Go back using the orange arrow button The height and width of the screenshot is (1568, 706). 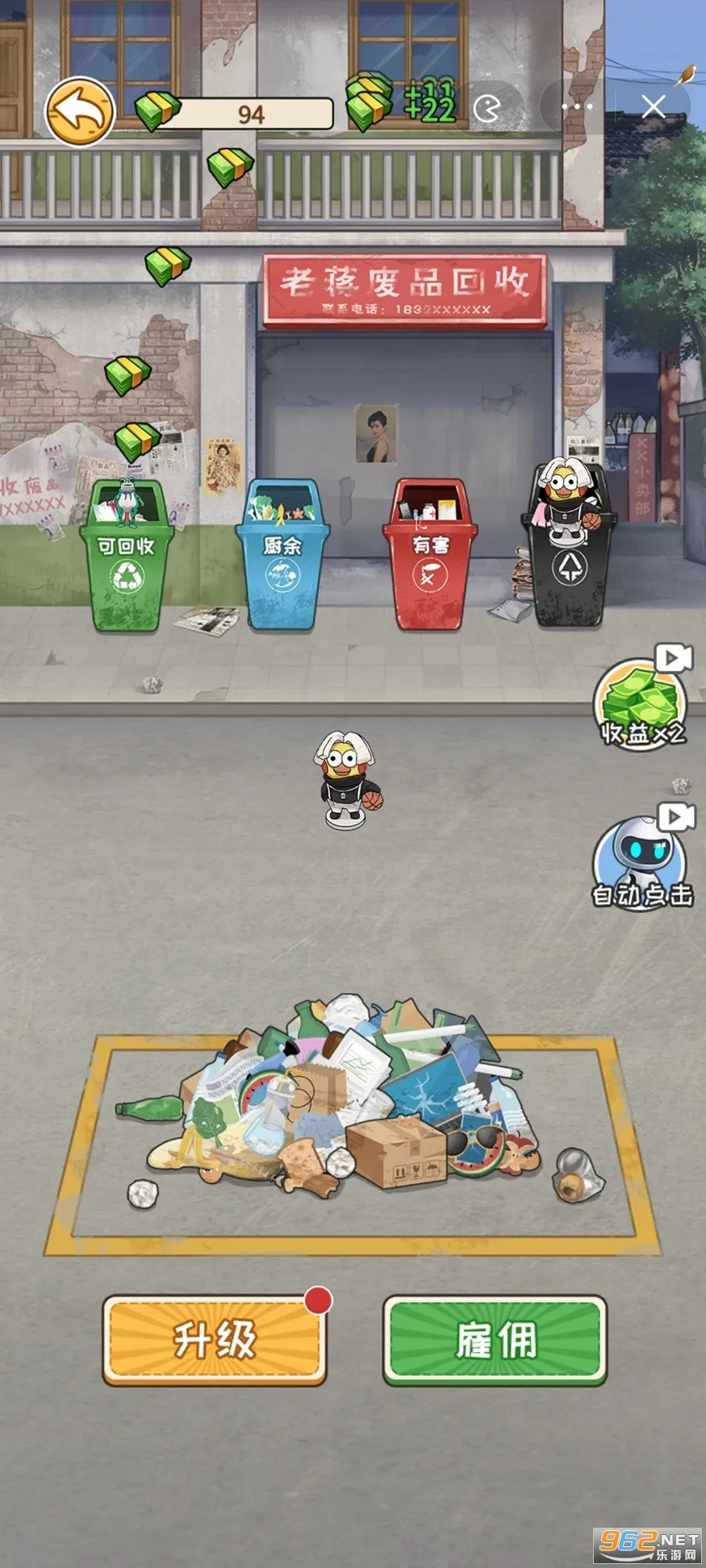pyautogui.click(x=79, y=111)
